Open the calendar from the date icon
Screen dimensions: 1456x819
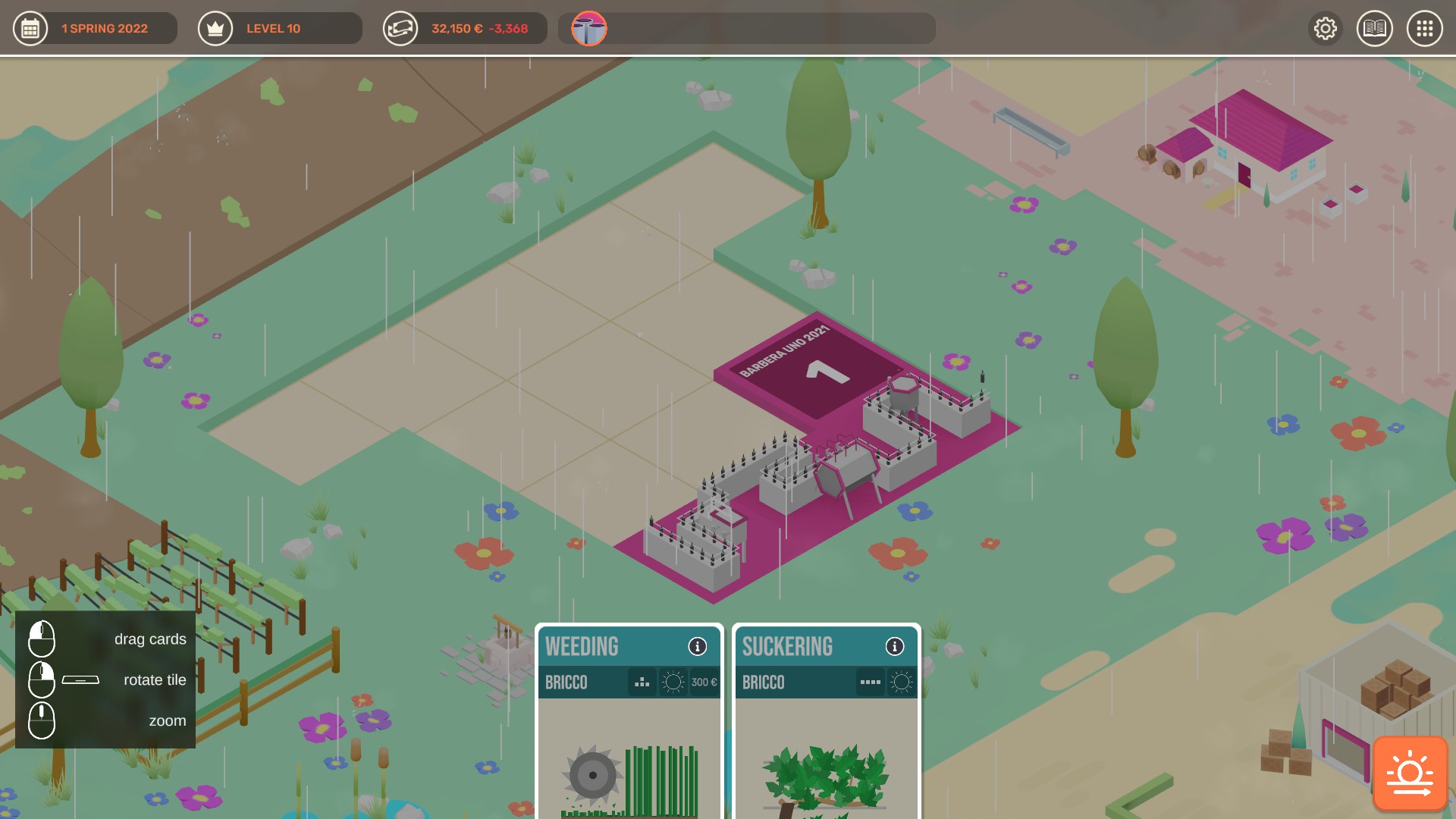pyautogui.click(x=30, y=29)
